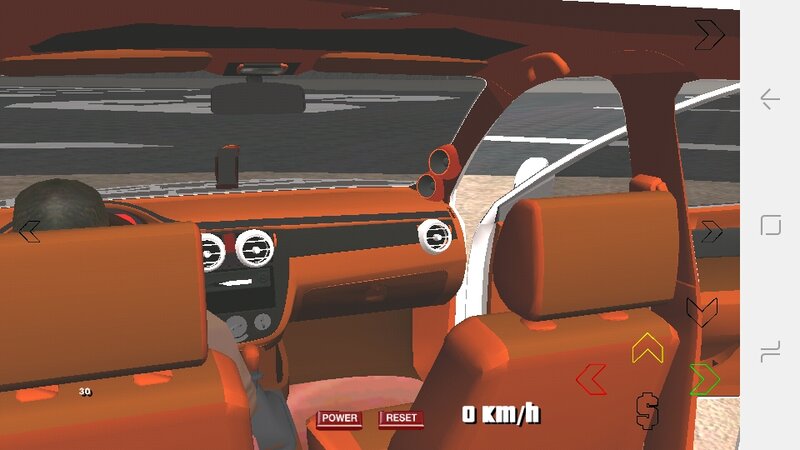Tap the right-pointing double chevron beside the headrest

tap(710, 232)
